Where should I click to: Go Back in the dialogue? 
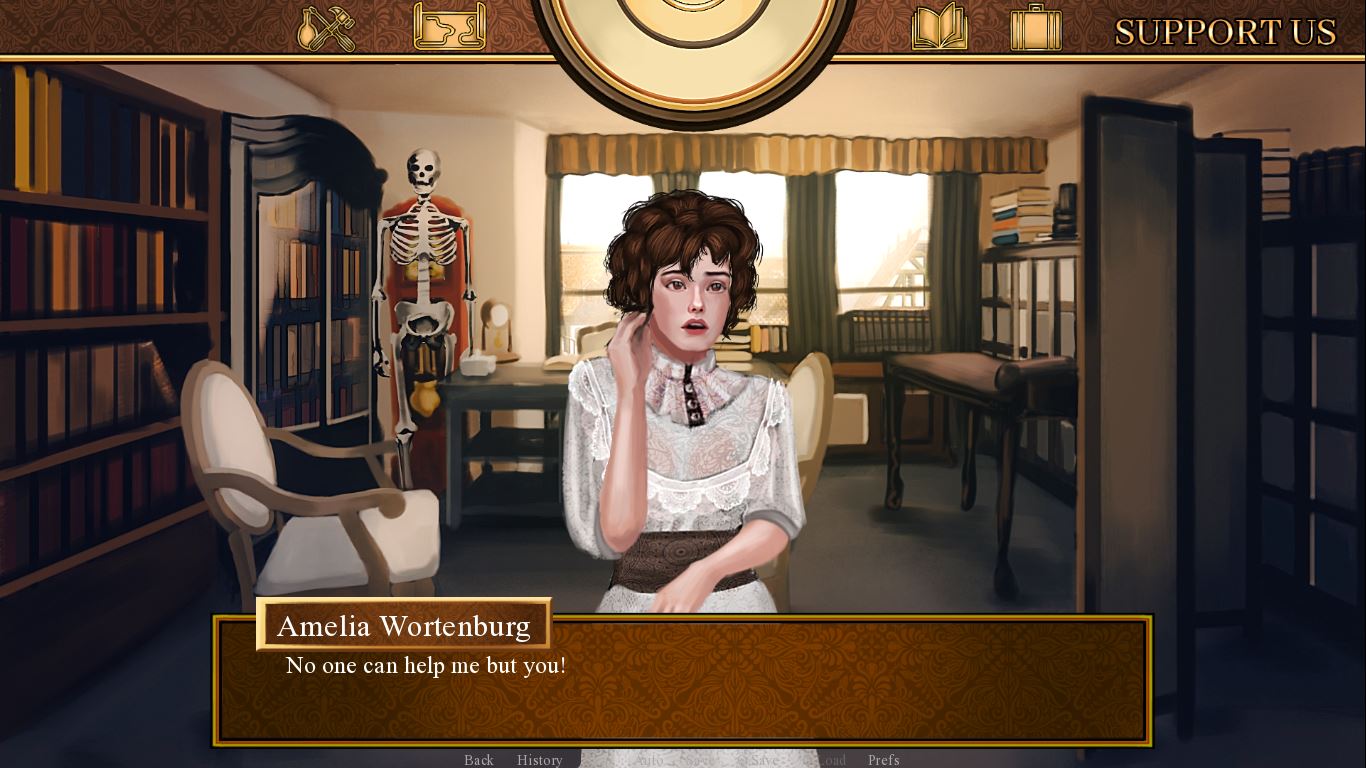tap(479, 760)
